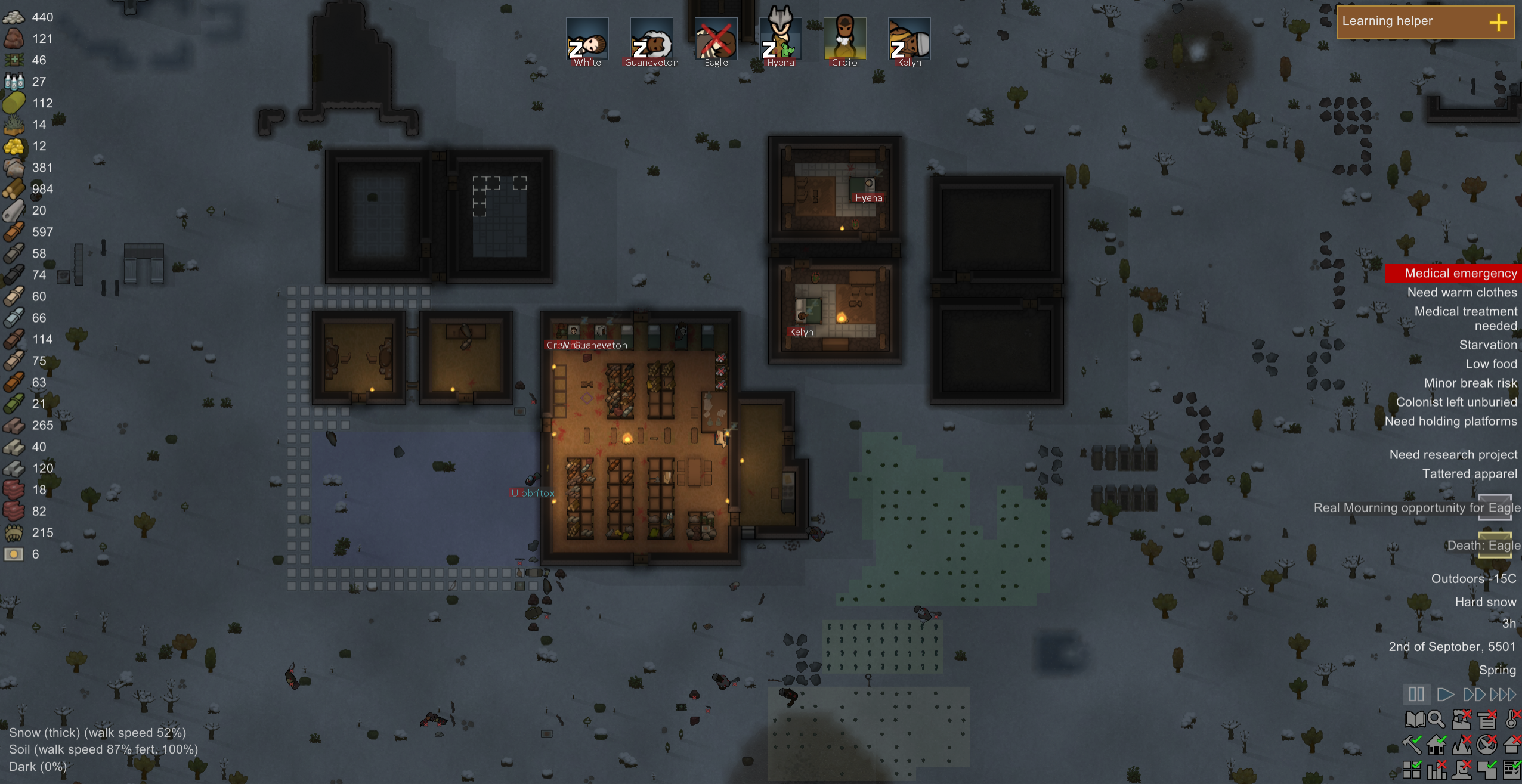Image resolution: width=1522 pixels, height=784 pixels.
Task: Open the Medical emergency alert
Action: 1460,273
